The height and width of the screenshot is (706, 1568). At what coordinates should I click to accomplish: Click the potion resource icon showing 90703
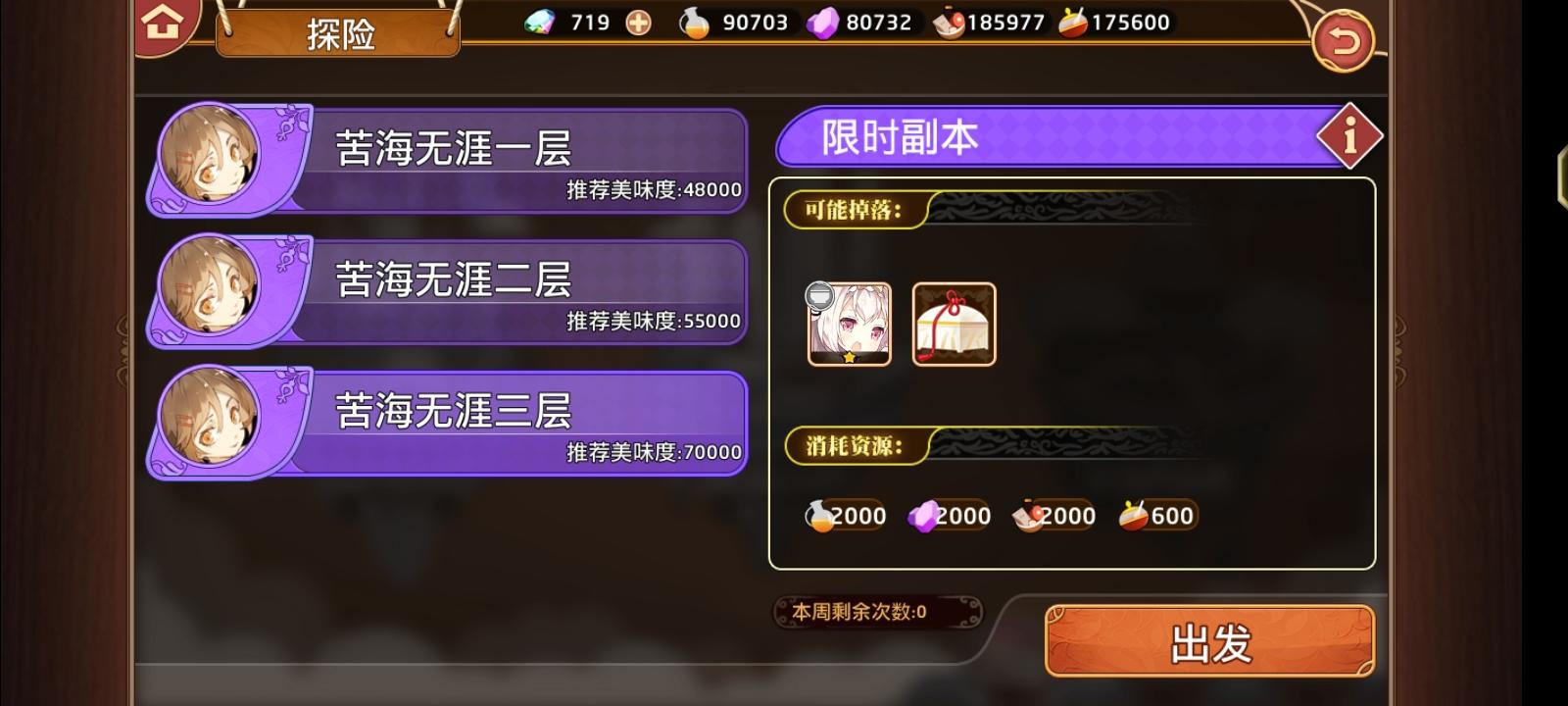(x=693, y=21)
